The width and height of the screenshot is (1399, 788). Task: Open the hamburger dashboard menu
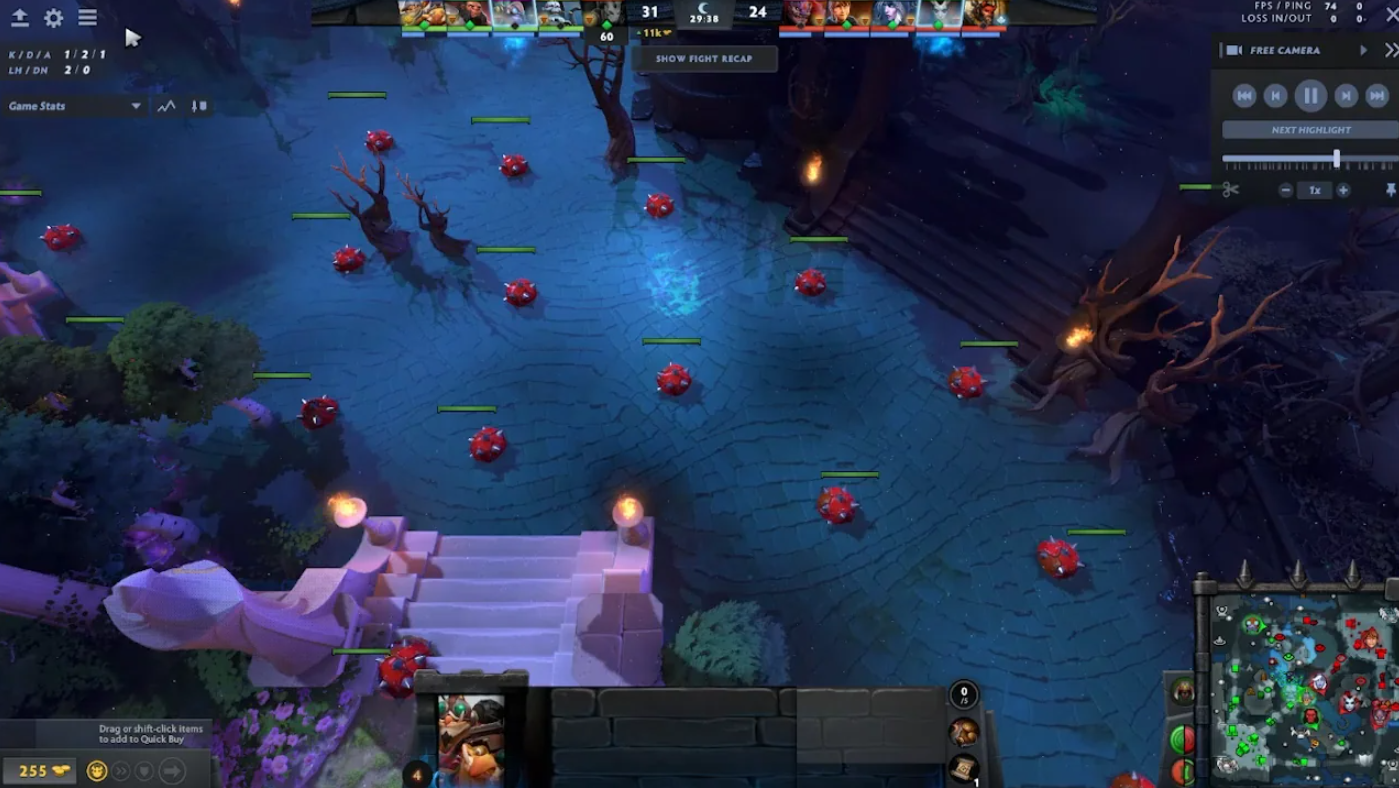pos(88,18)
